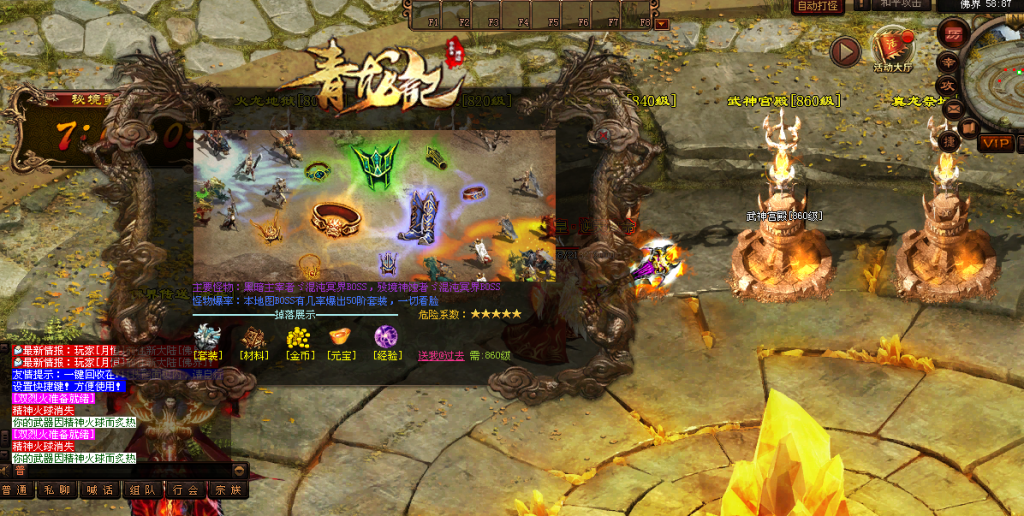The height and width of the screenshot is (516, 1024).
Task: Open the book icon beside the minimap
Action: 967,127
